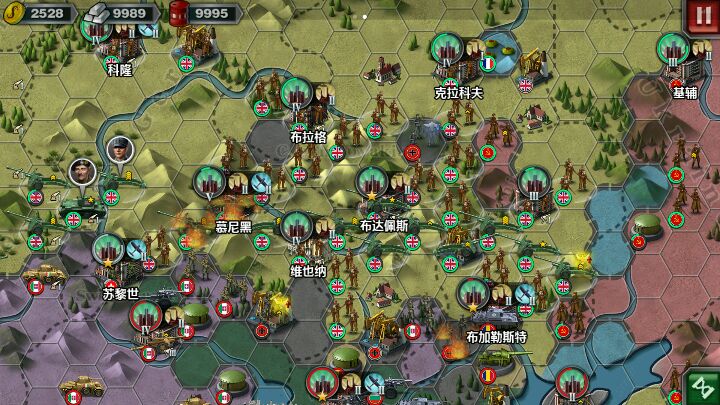Screen dimensions: 720x405
Task: Select the general portrait wearing a peaked cap
Action: 119,150
